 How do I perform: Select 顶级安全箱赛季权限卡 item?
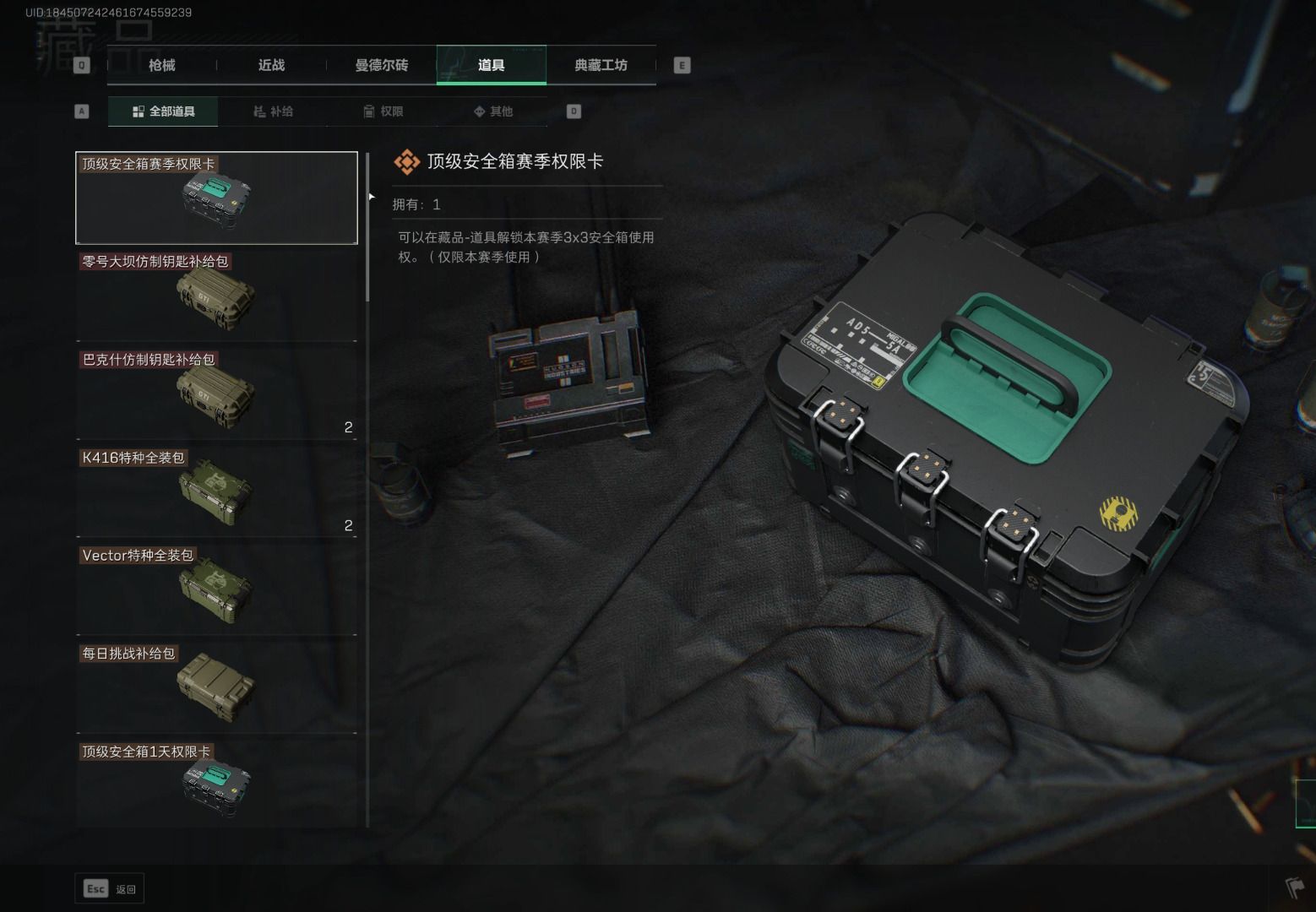coord(216,198)
